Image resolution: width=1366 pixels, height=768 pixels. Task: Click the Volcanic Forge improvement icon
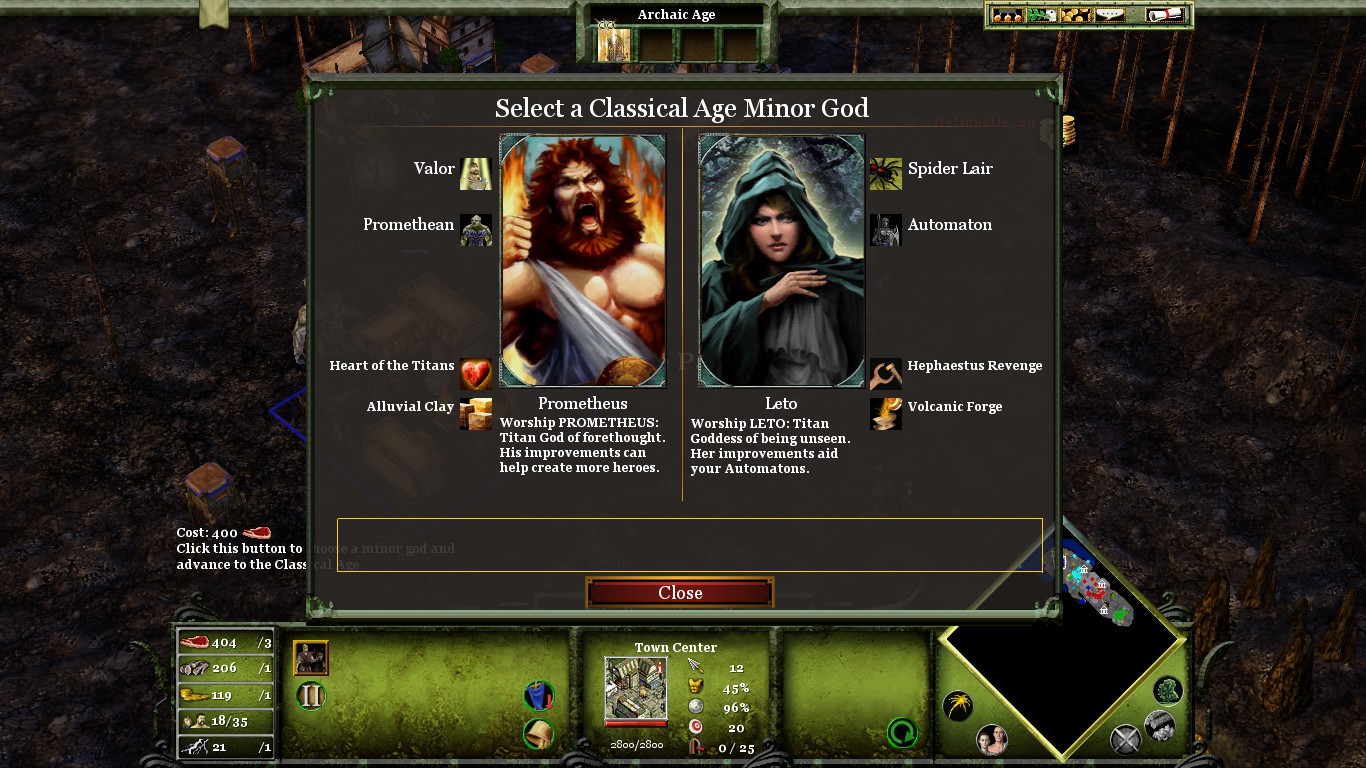click(x=885, y=414)
